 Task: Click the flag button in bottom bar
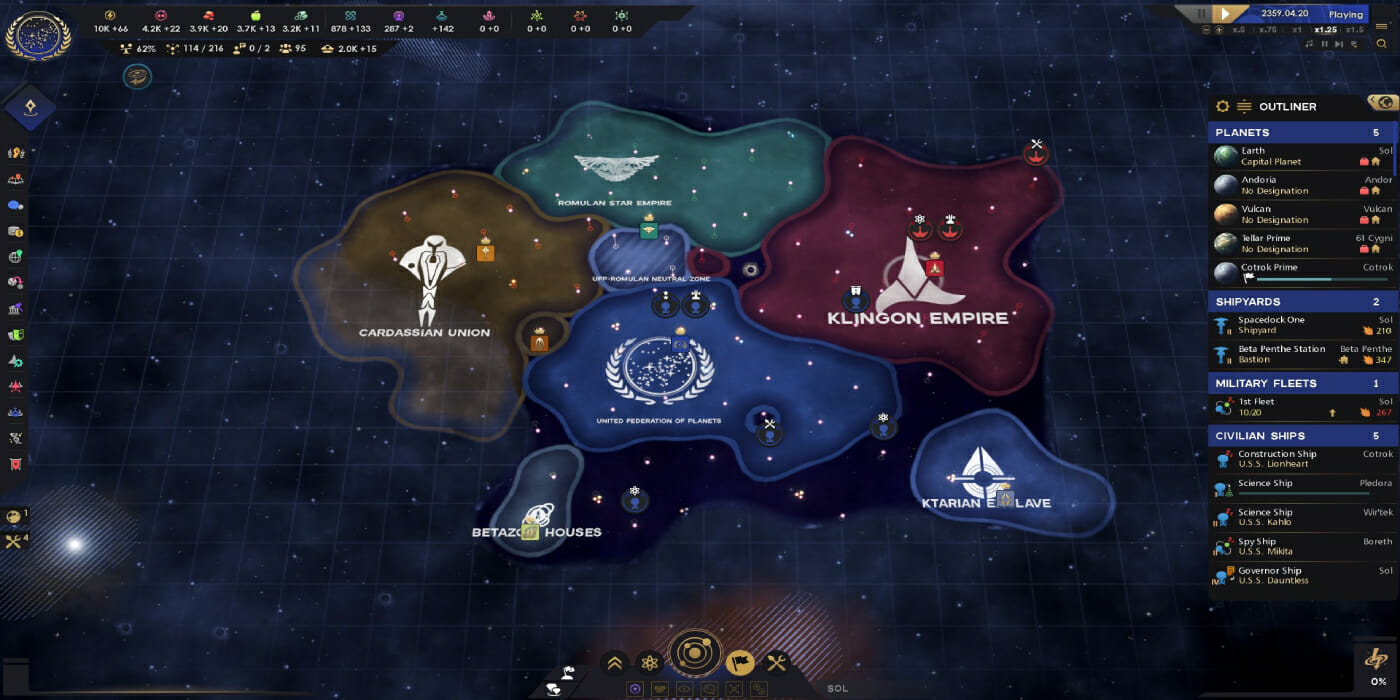pos(739,662)
